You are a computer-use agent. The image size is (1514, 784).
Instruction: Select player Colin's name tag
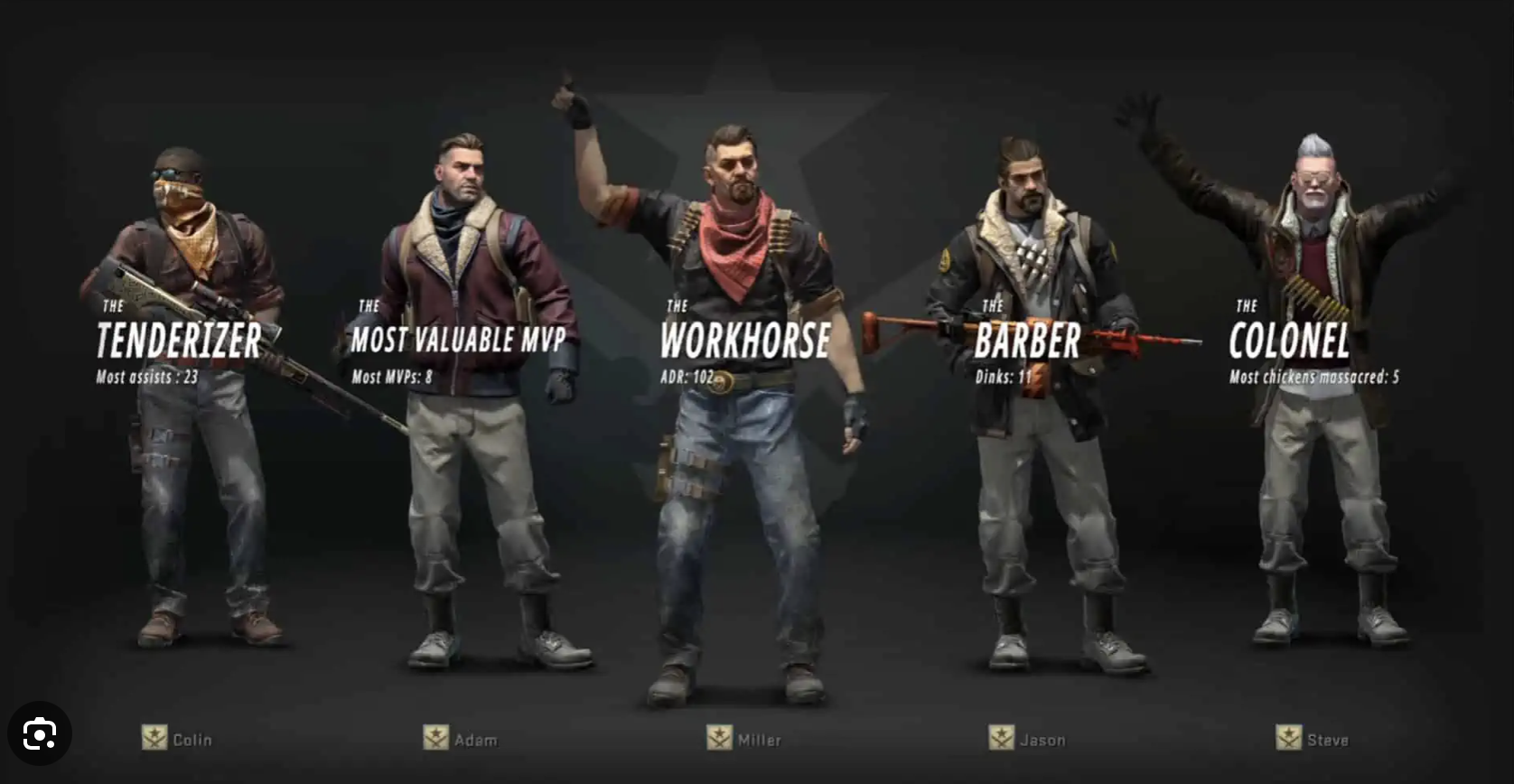[x=192, y=740]
